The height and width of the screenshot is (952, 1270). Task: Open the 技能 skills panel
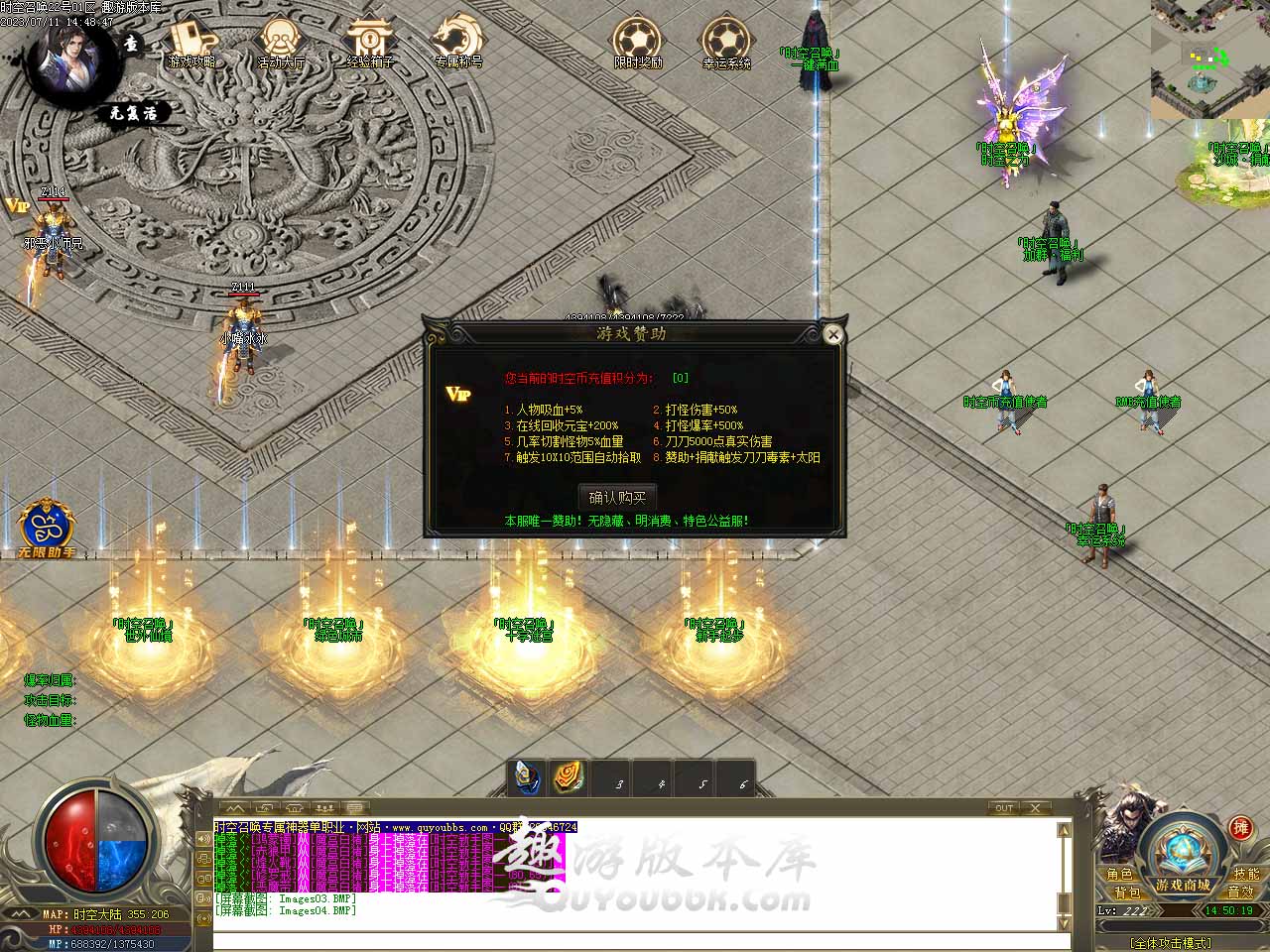click(x=1246, y=875)
